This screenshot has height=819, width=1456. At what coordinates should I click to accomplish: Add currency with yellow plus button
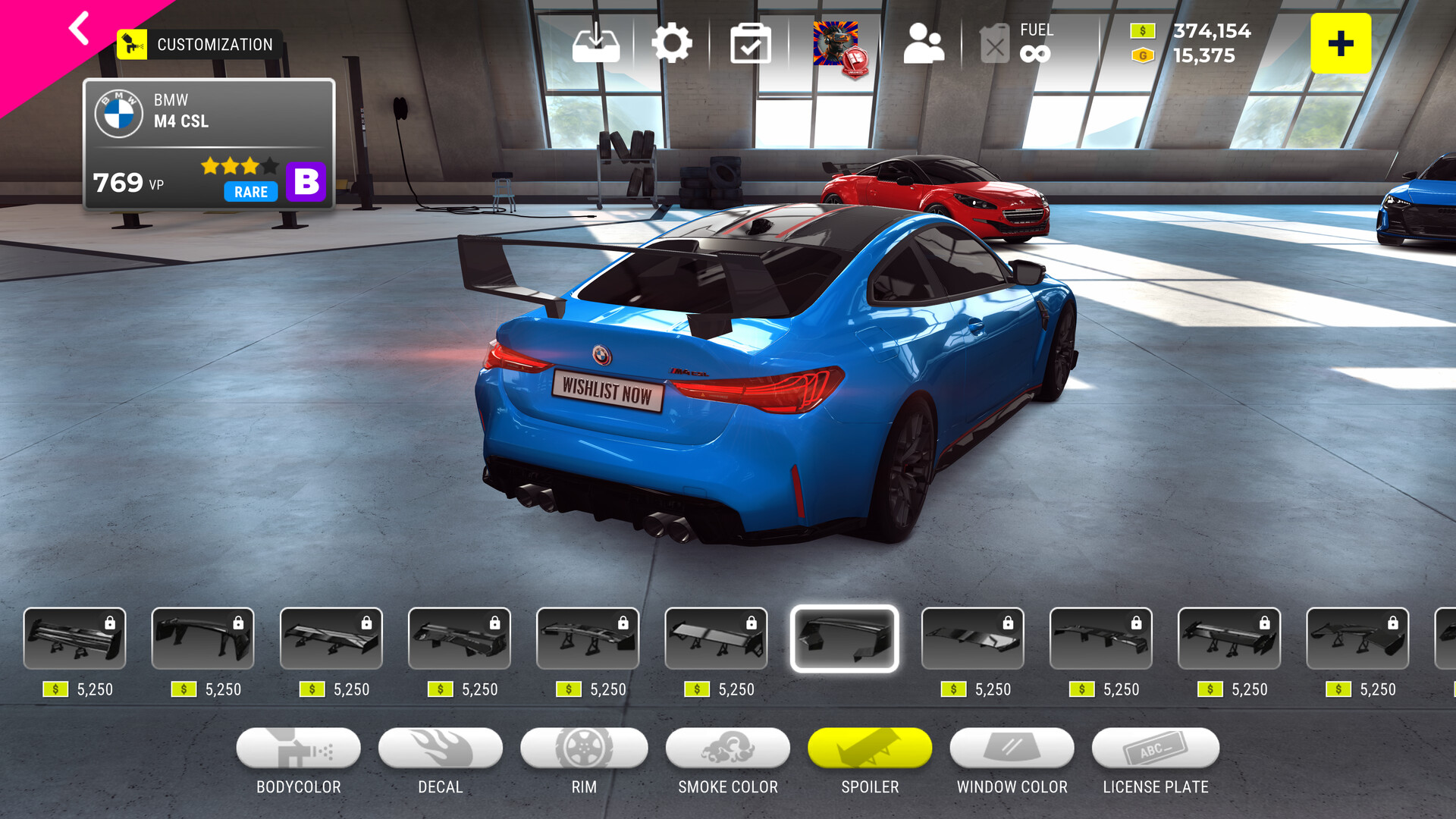1340,43
